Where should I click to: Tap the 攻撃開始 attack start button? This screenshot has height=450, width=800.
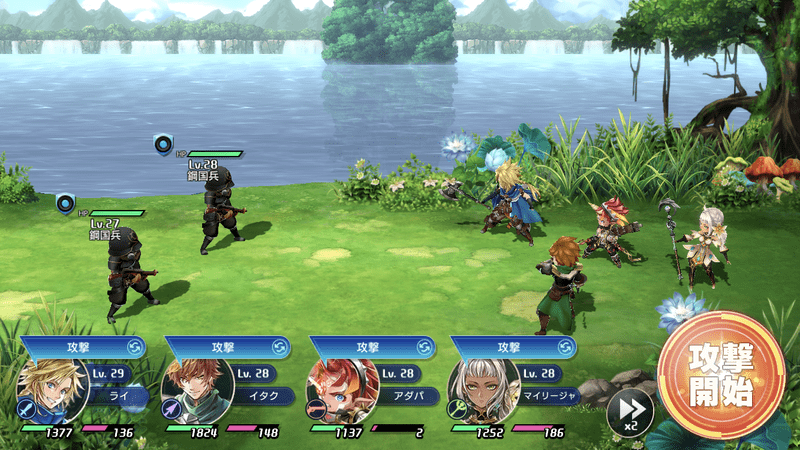click(x=721, y=376)
